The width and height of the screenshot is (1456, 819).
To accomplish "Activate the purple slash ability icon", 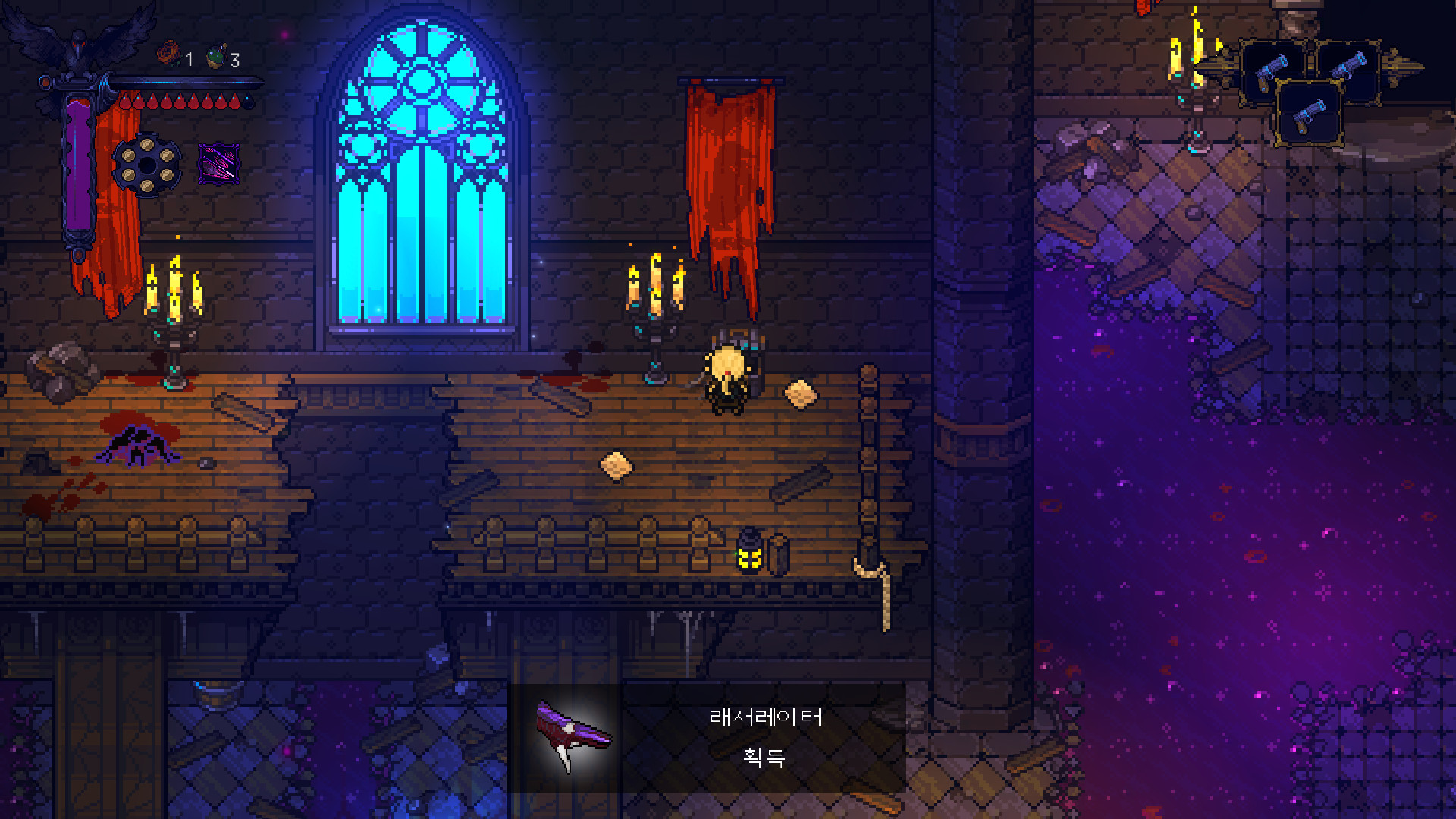I will click(x=218, y=163).
